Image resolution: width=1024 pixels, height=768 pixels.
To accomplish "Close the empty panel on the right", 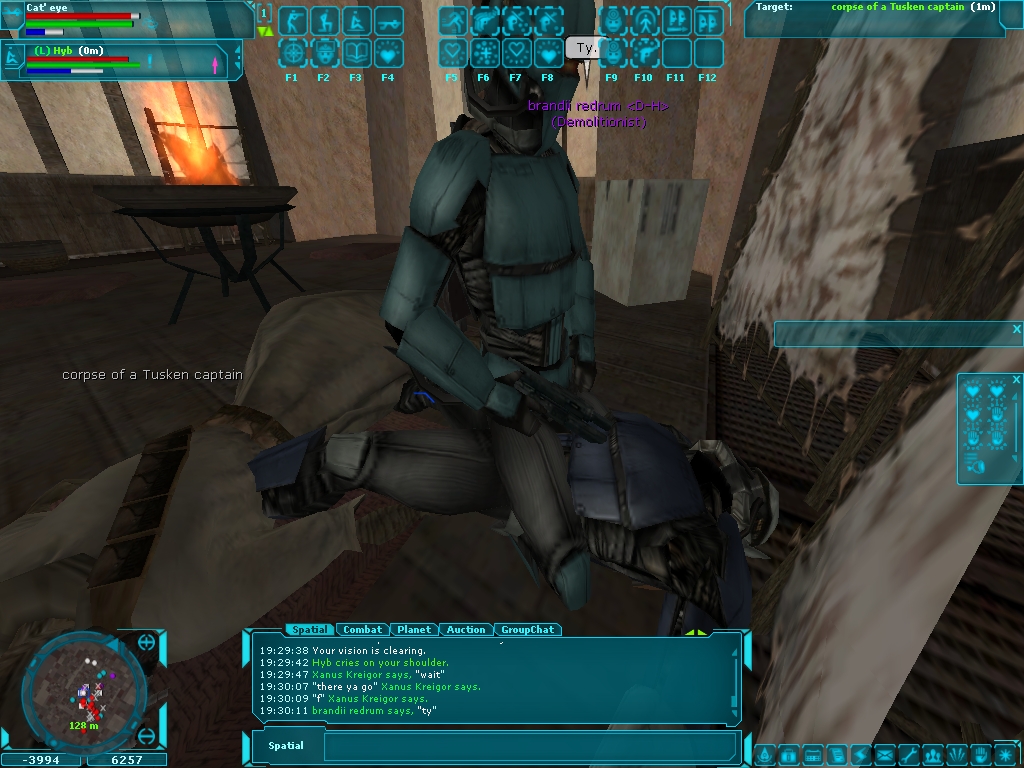I will (1017, 329).
